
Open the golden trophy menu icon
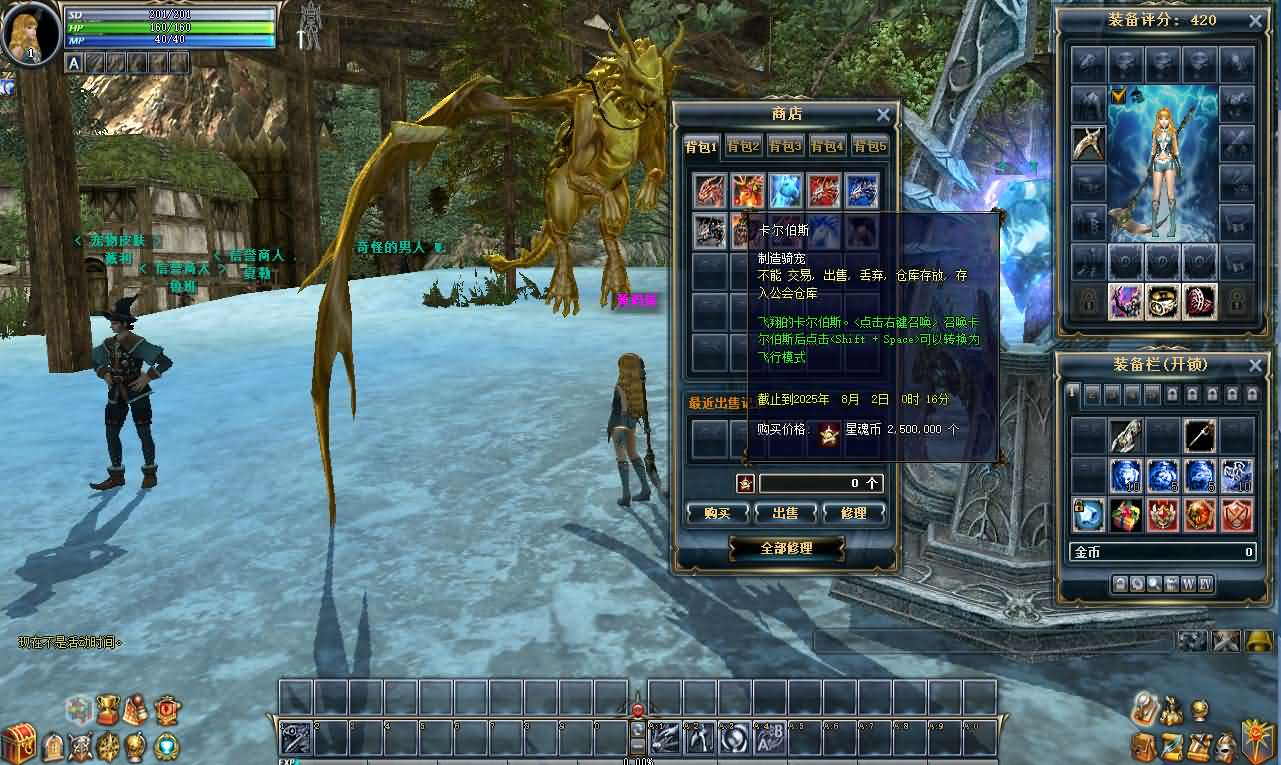tap(108, 709)
